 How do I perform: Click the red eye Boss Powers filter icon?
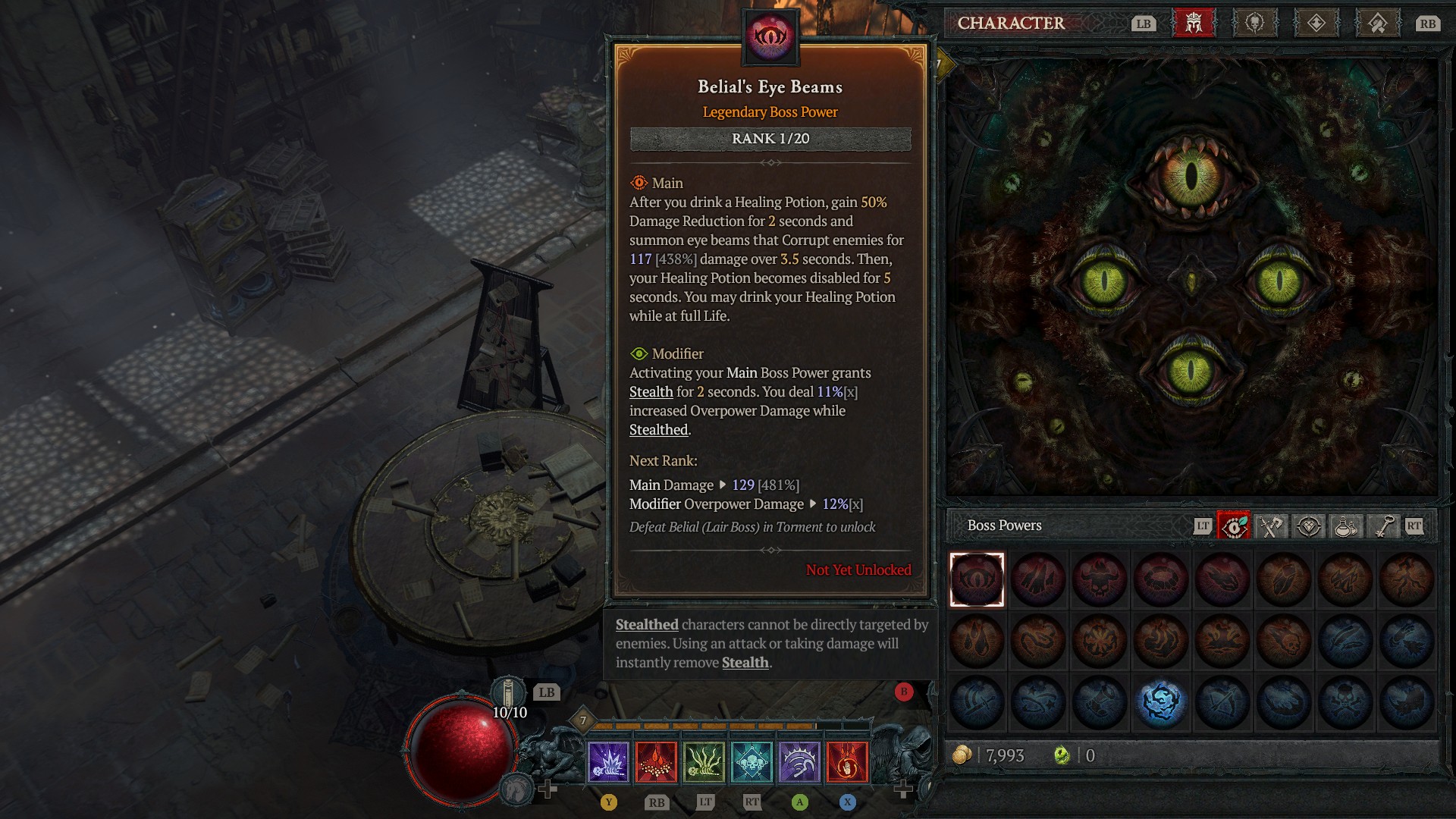click(1233, 526)
